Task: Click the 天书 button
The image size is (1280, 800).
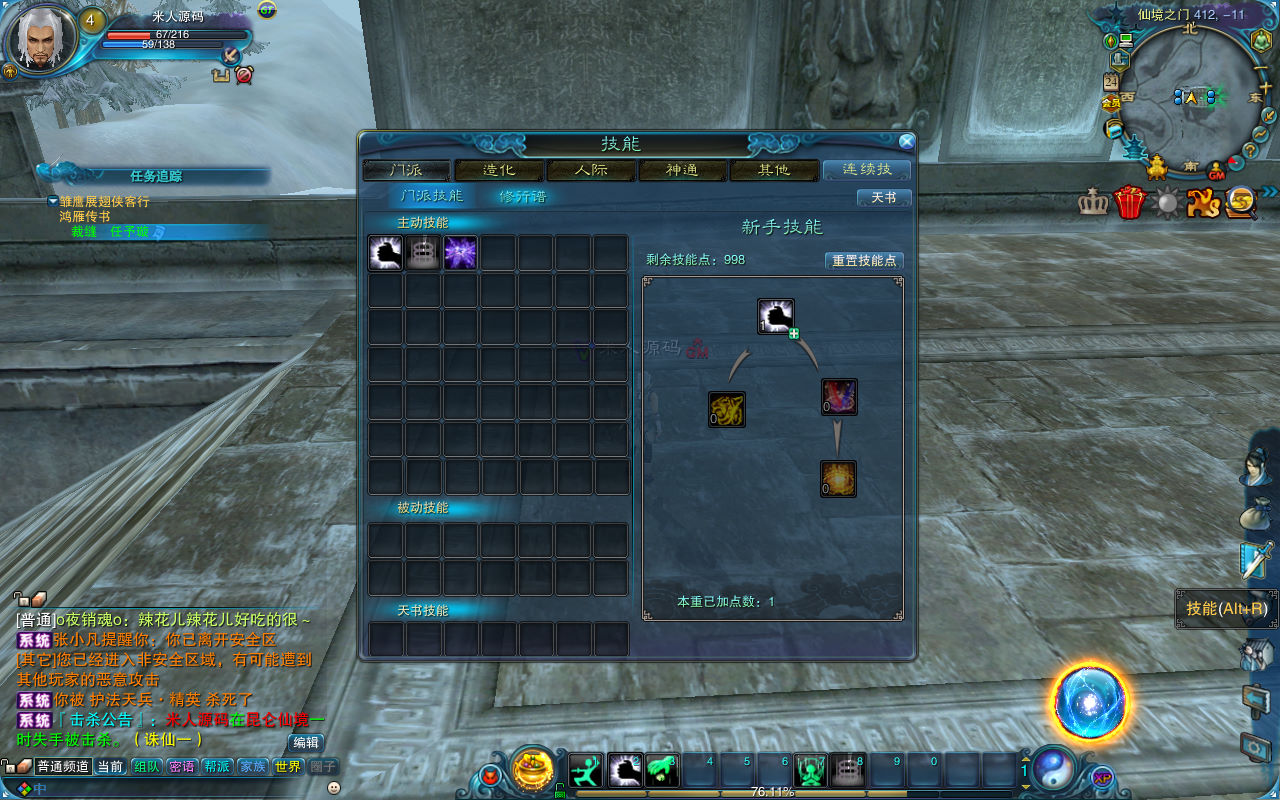Action: click(x=884, y=198)
